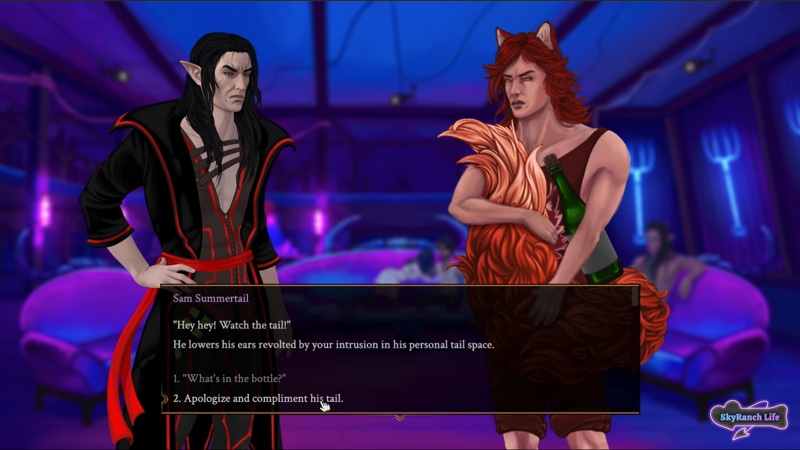
Task: Select "Apologize and compliment his tail" option
Action: pos(258,399)
